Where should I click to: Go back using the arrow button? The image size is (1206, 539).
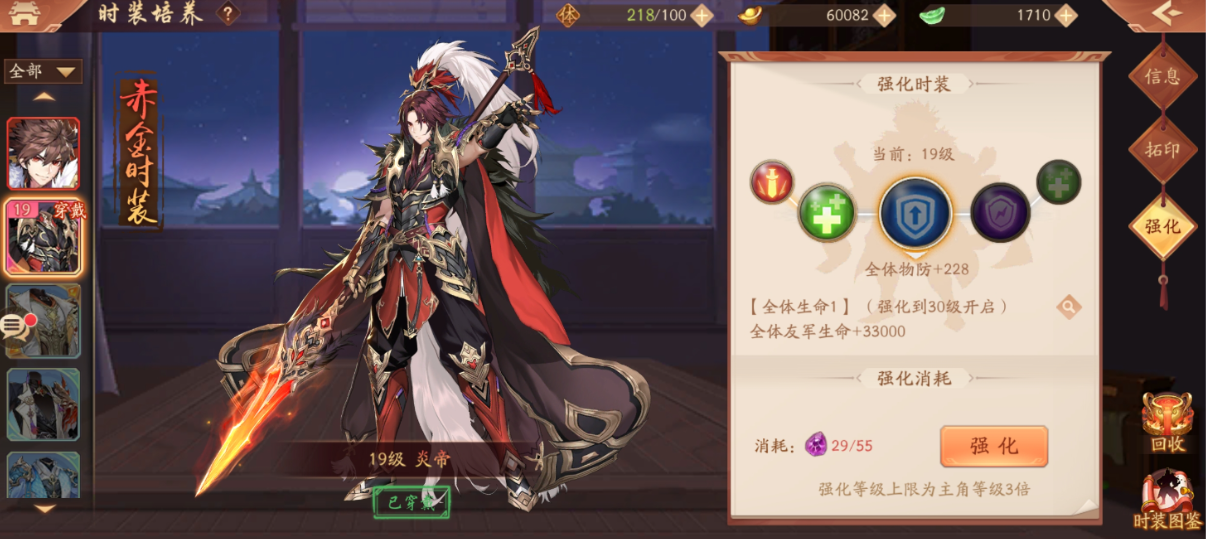click(1167, 14)
